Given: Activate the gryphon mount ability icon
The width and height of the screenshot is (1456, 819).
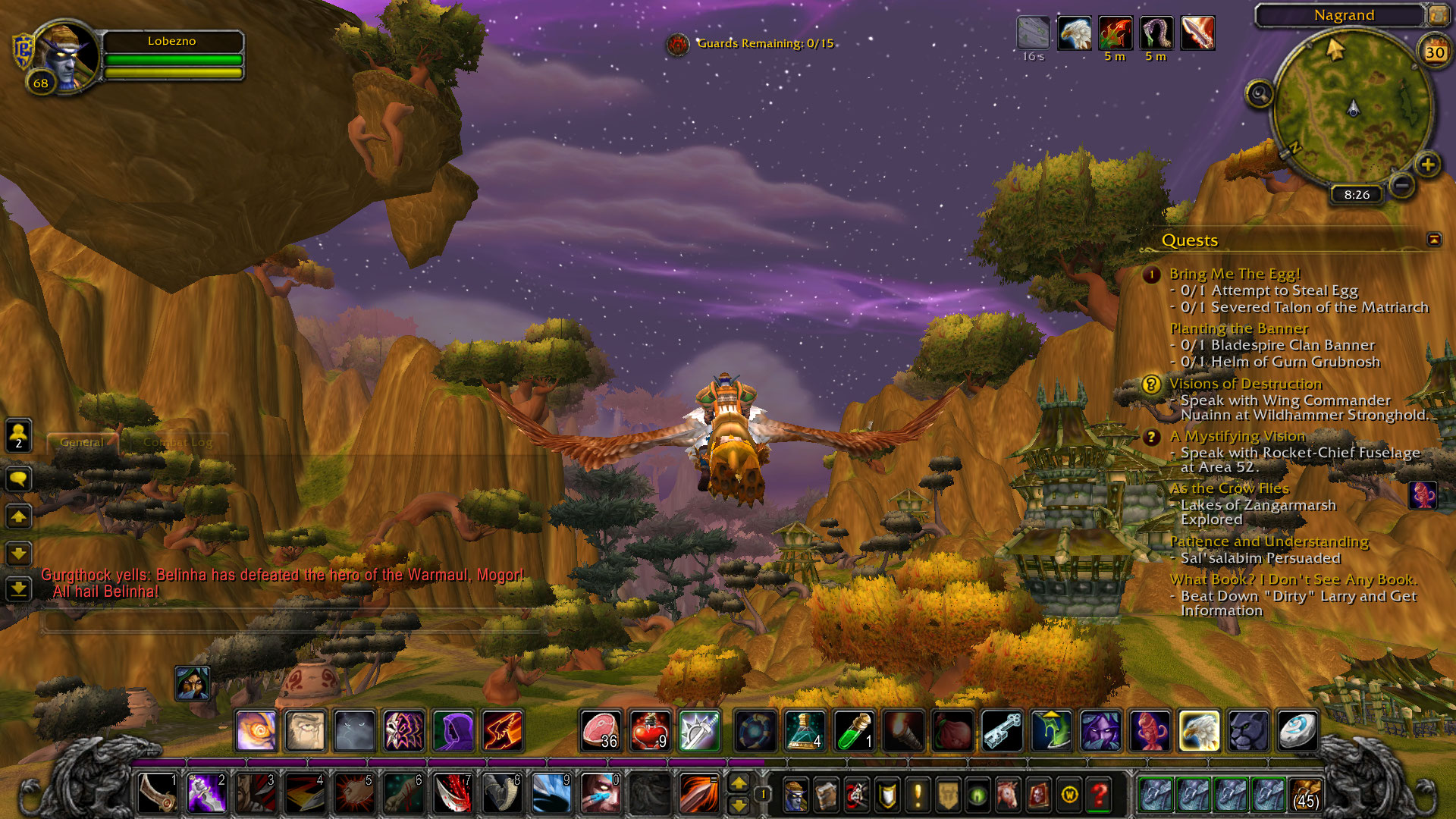Looking at the screenshot, I should pos(1199,731).
